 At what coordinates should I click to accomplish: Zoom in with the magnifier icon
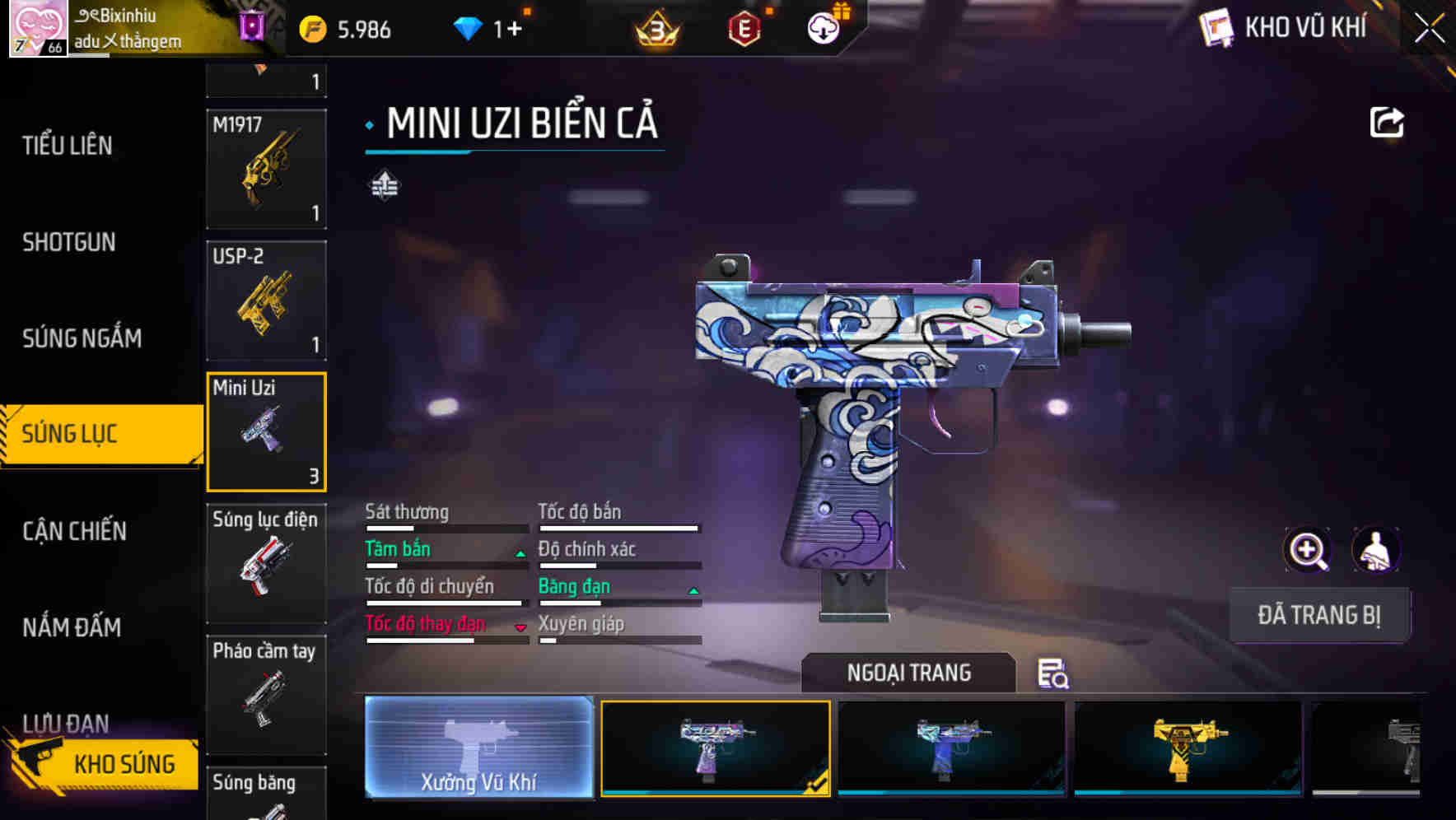(1307, 550)
